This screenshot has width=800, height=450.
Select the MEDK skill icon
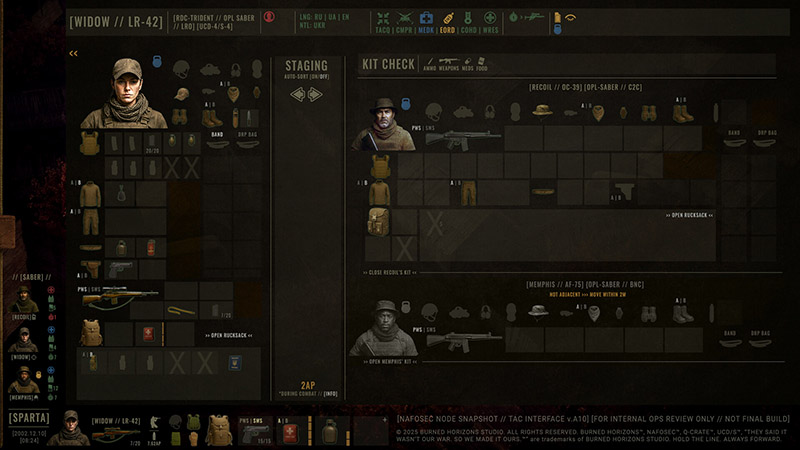(426, 21)
